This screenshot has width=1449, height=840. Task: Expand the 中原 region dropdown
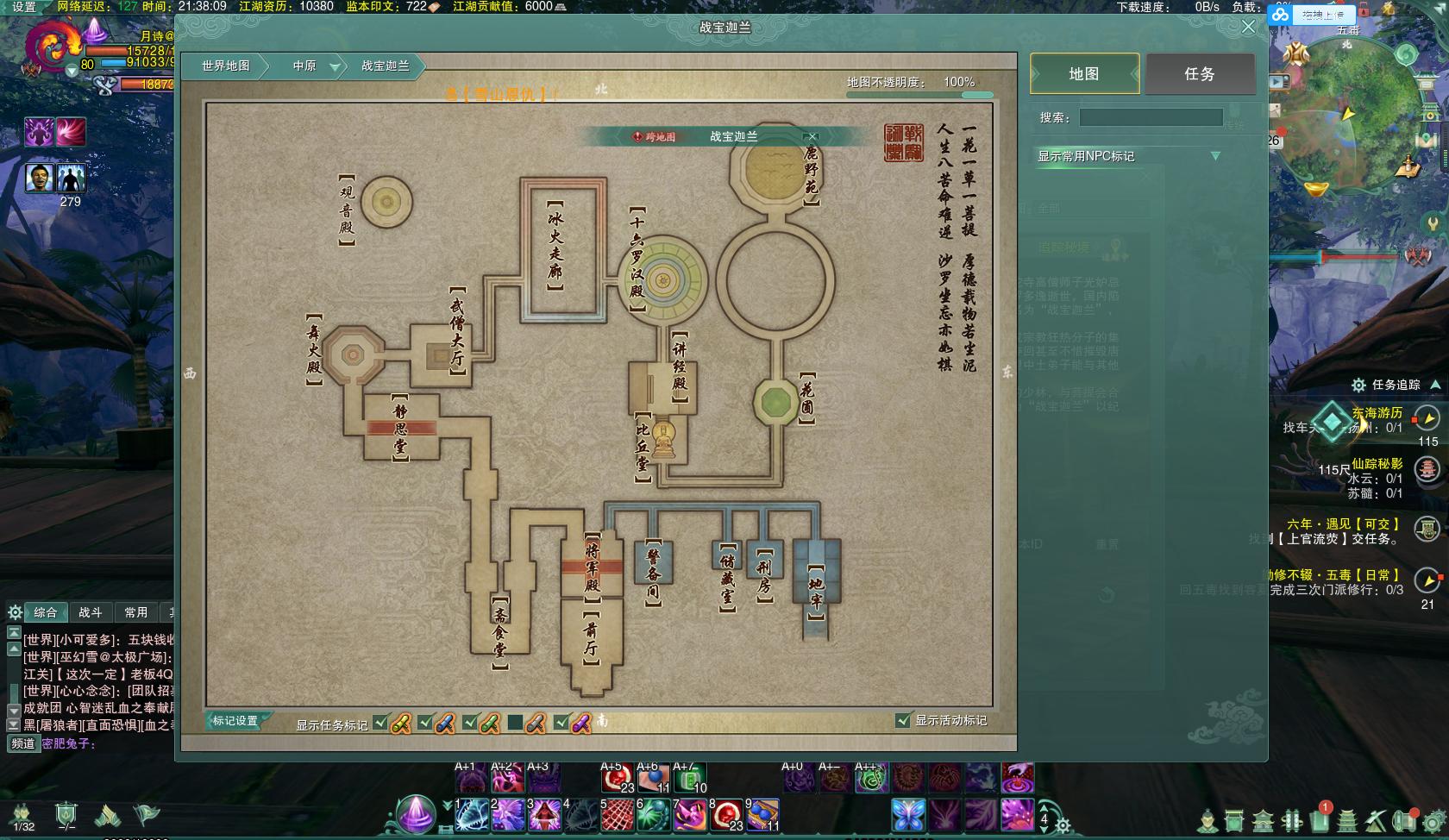click(336, 66)
